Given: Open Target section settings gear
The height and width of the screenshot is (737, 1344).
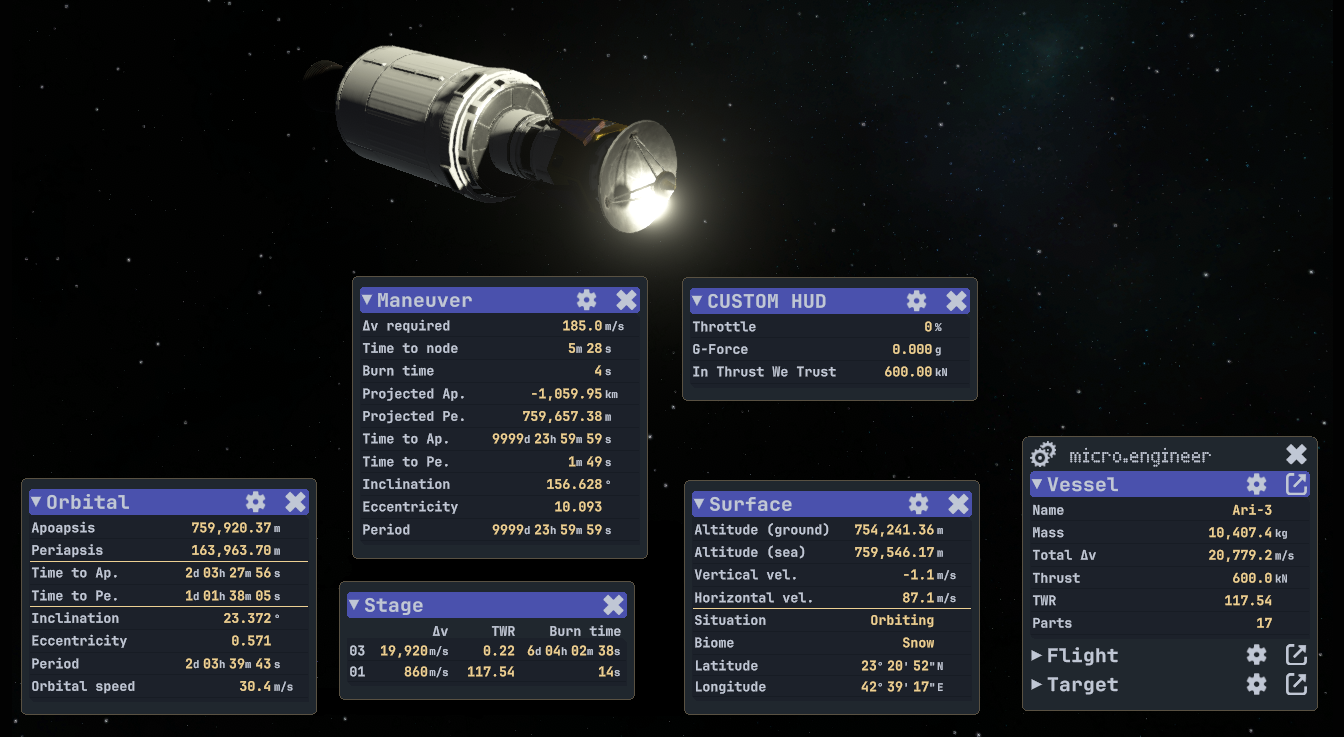Looking at the screenshot, I should [x=1257, y=685].
